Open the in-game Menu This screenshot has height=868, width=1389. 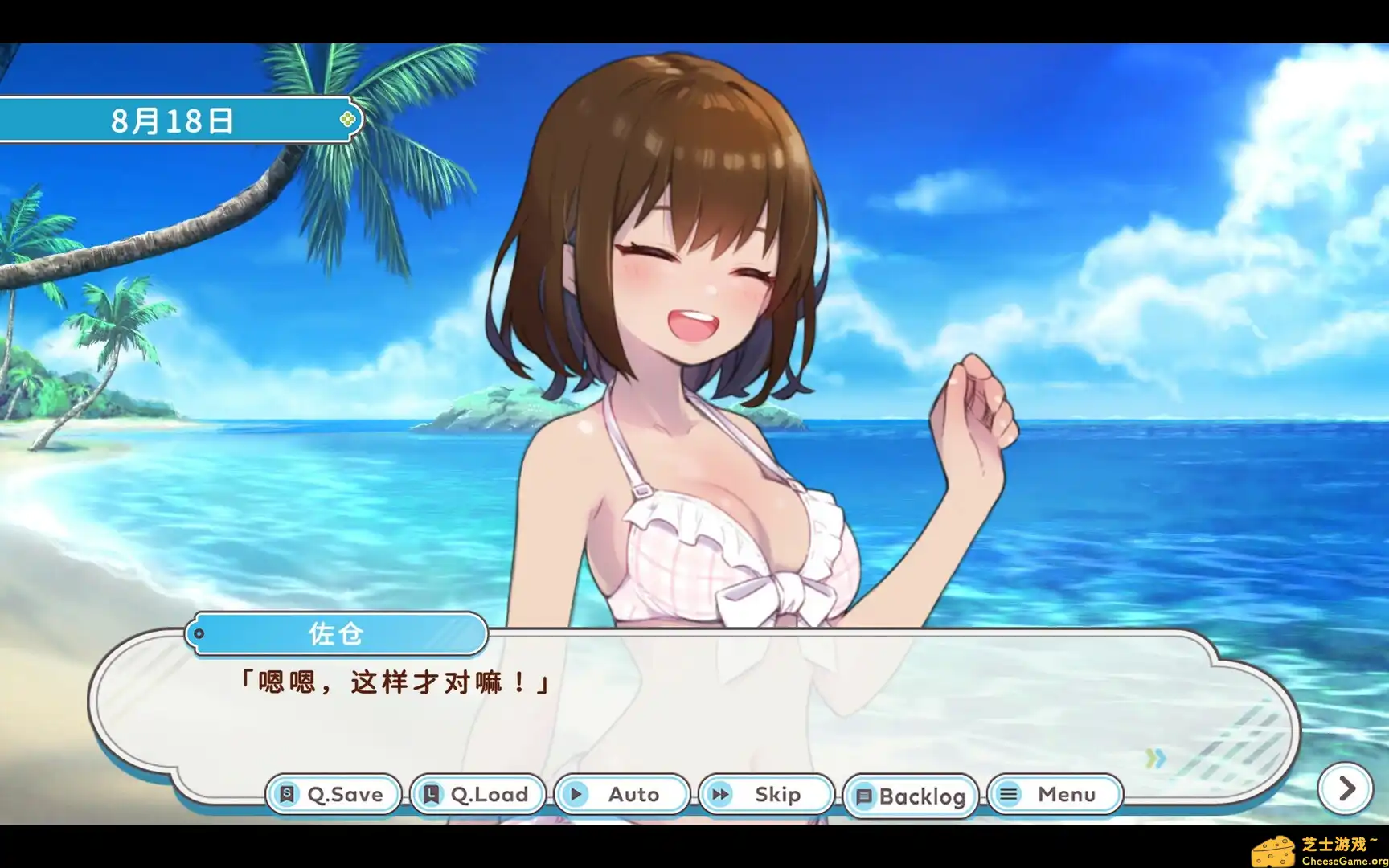(1055, 794)
